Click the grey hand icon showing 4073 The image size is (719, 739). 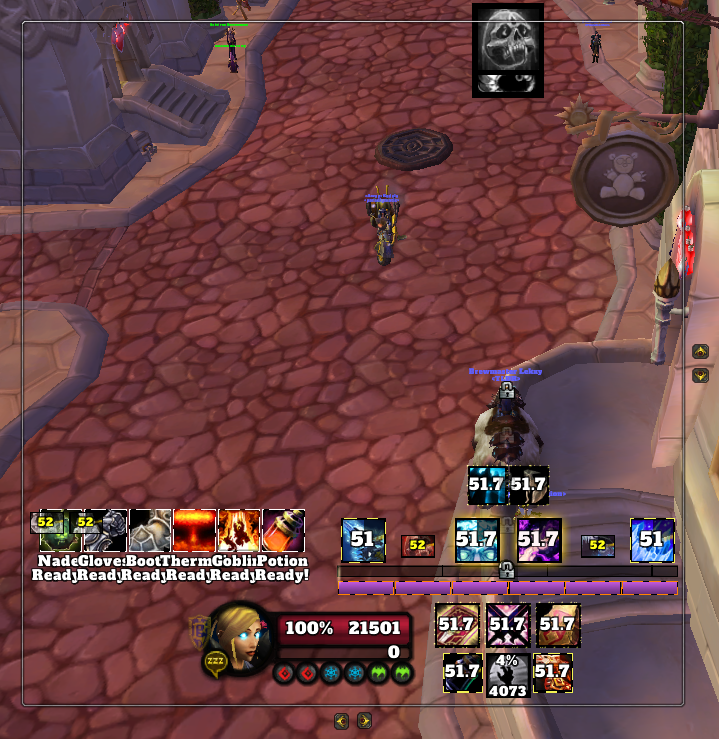508,674
